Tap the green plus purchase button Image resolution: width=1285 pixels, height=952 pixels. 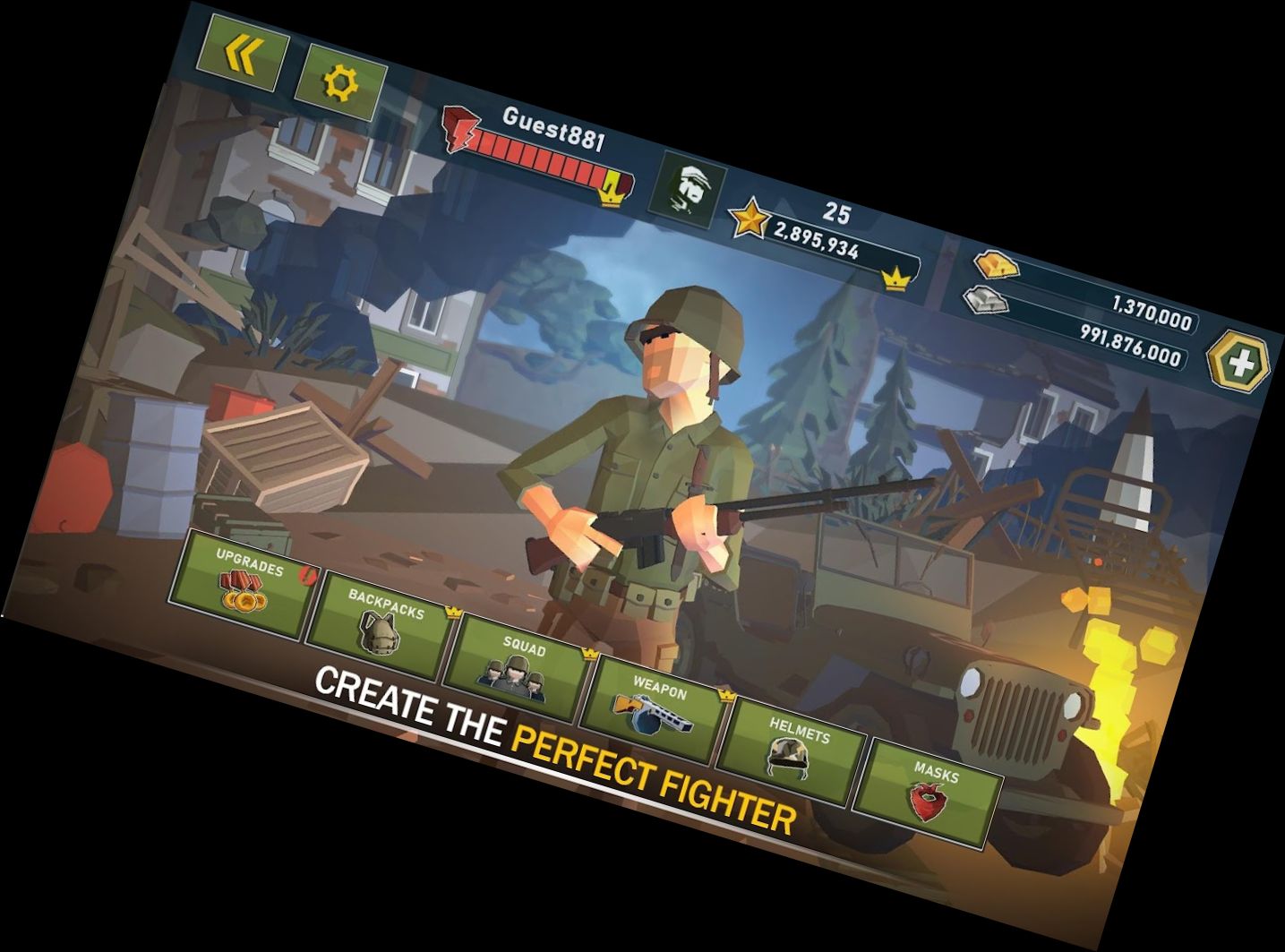point(1238,360)
